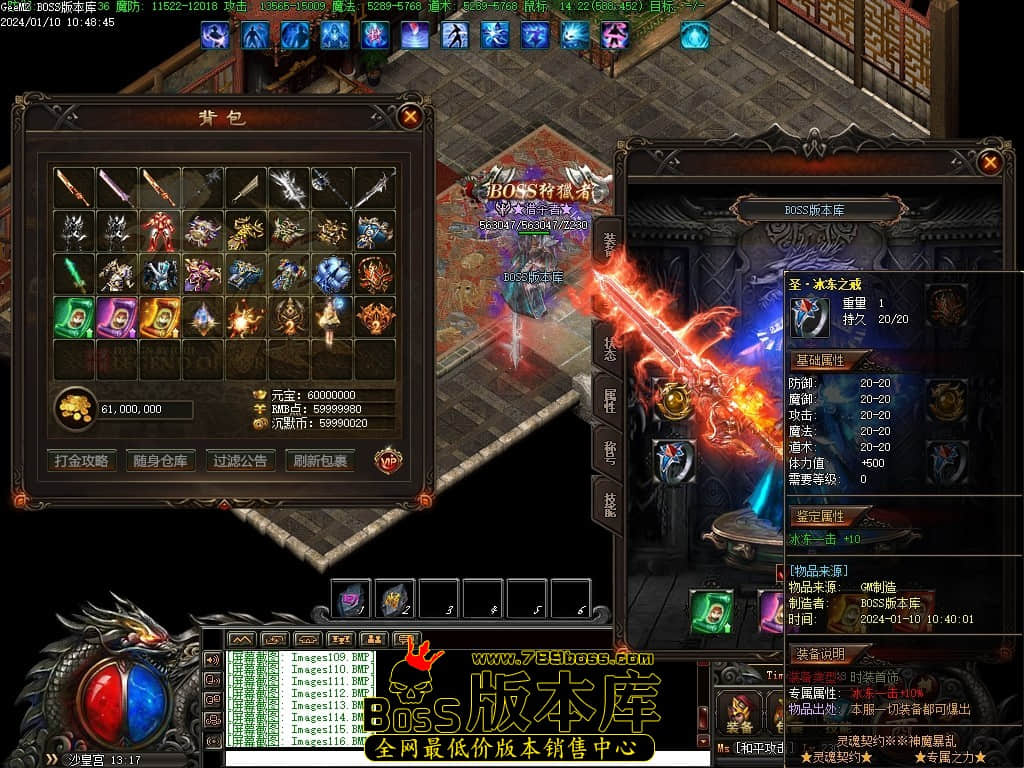This screenshot has height=768, width=1024.
Task: Switch to the 属性 attributes tab
Action: pyautogui.click(x=609, y=398)
